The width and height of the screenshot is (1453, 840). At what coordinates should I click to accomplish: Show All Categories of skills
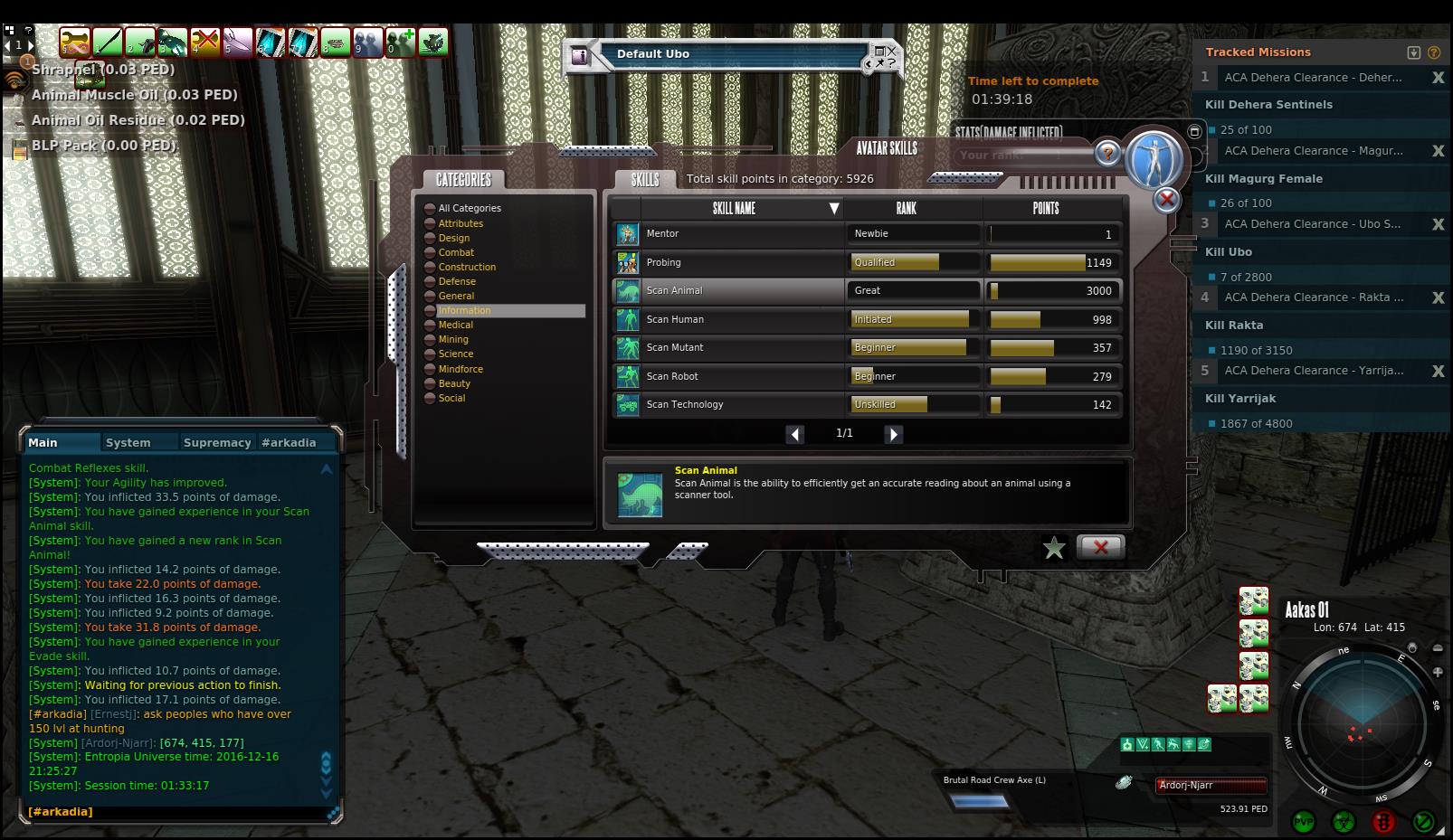click(x=469, y=208)
